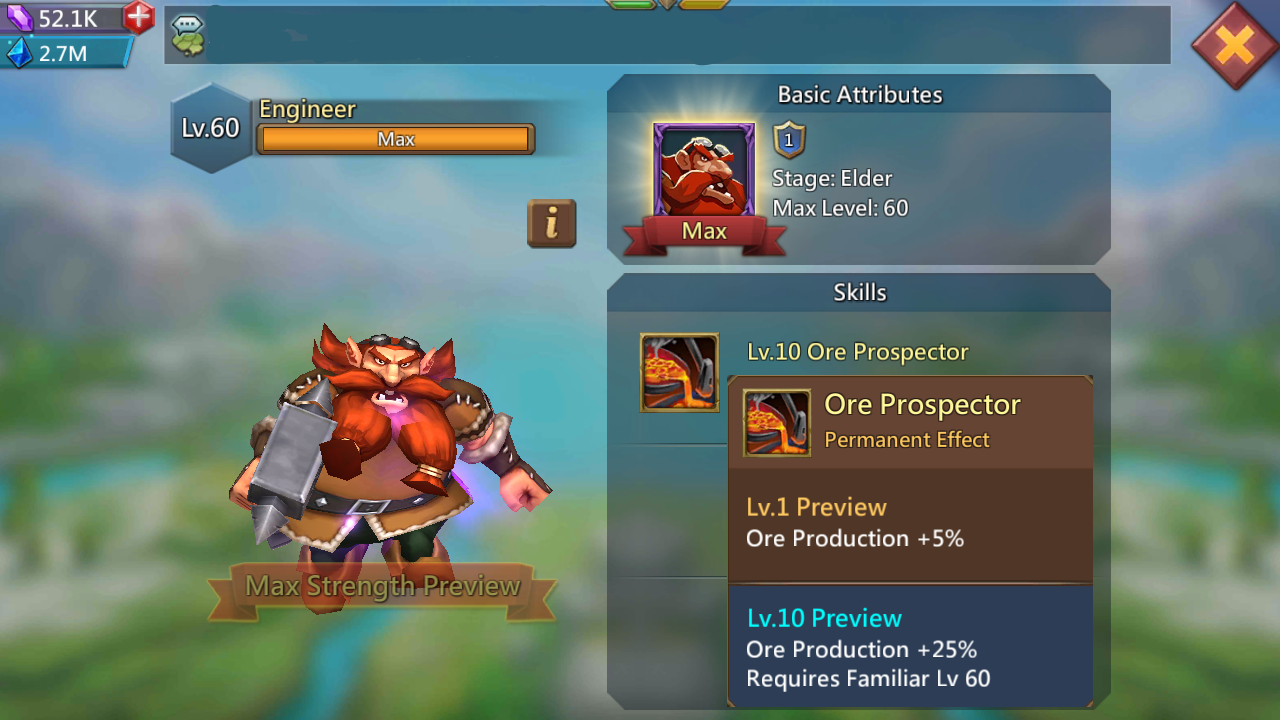Screen dimensions: 1280x720
Task: Add more purple gems with plus button
Action: click(x=139, y=17)
